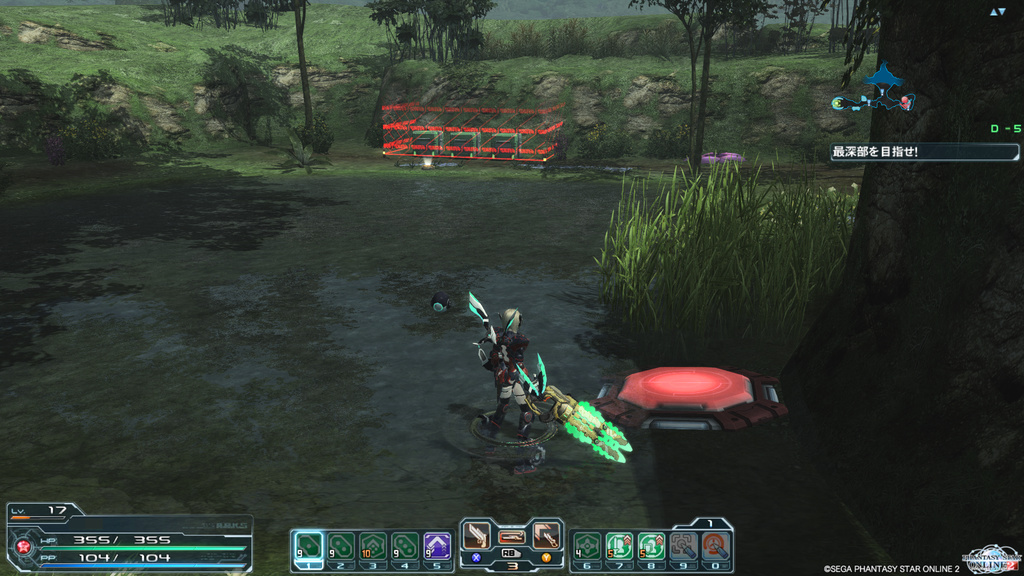Viewport: 1024px width, 576px height.
Task: Activate the green buff skill in slot 8
Action: tap(651, 545)
